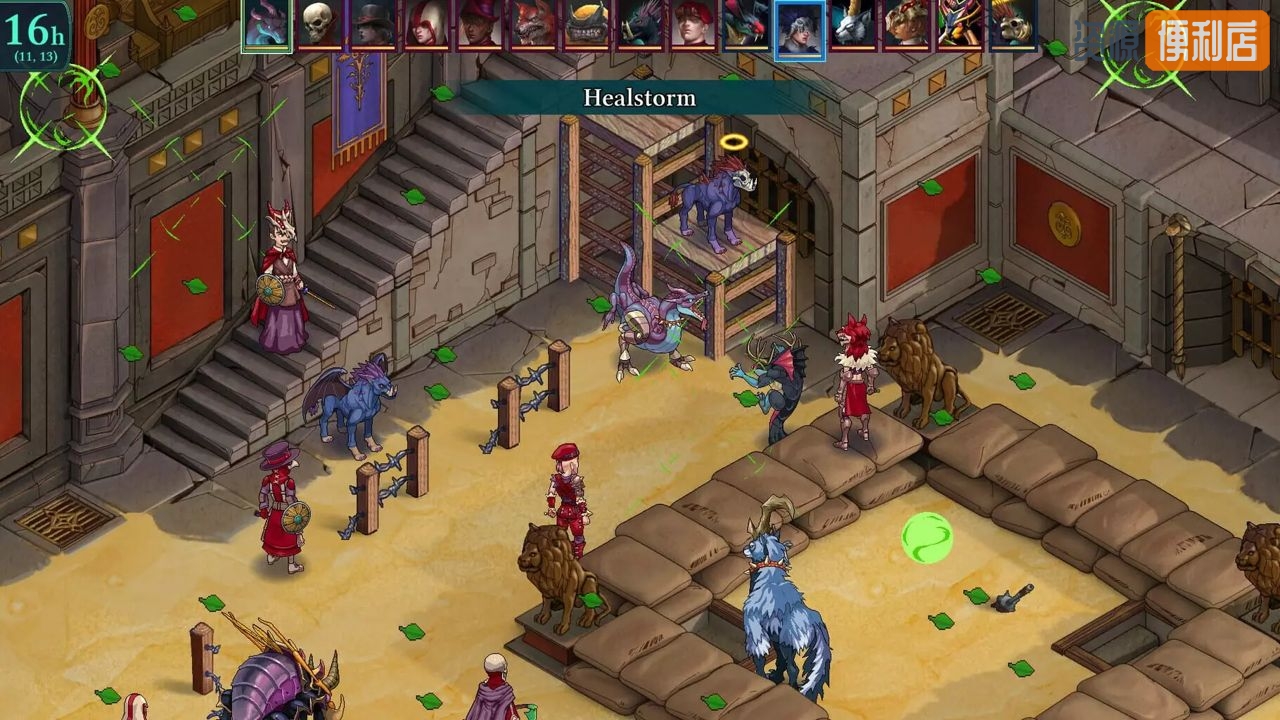Click the yellow-helmeted grinning beast portrait
Image resolution: width=1280 pixels, height=720 pixels.
point(586,24)
